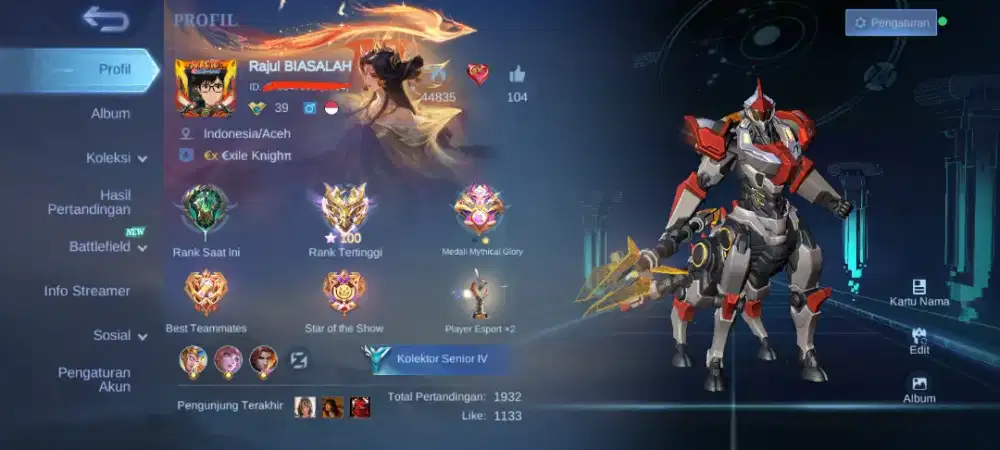Select the Star of the Show achievement
This screenshot has height=450, width=1000.
344,293
